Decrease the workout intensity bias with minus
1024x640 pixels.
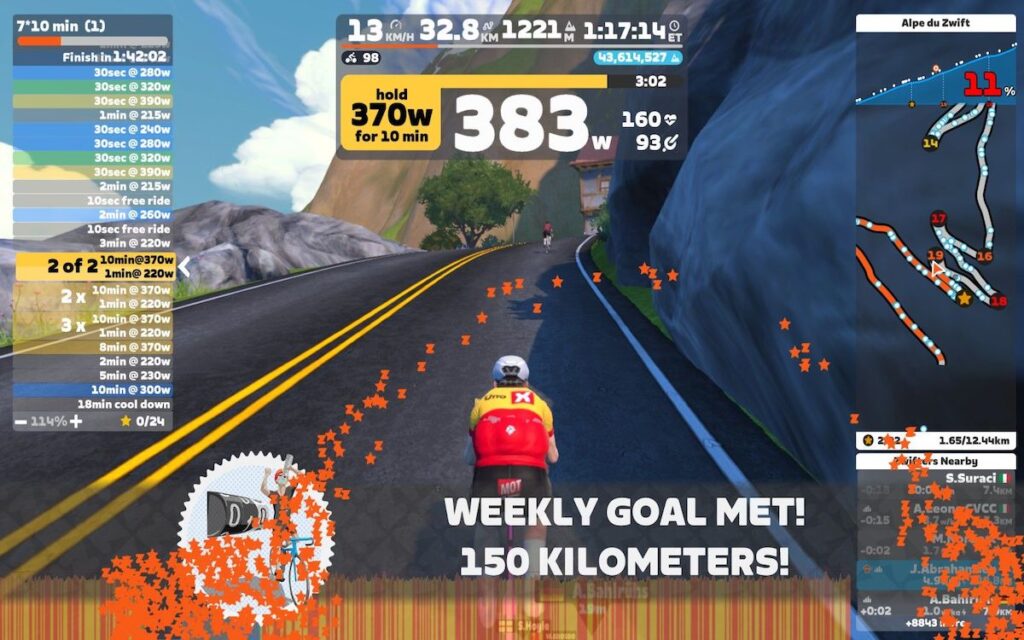21,421
